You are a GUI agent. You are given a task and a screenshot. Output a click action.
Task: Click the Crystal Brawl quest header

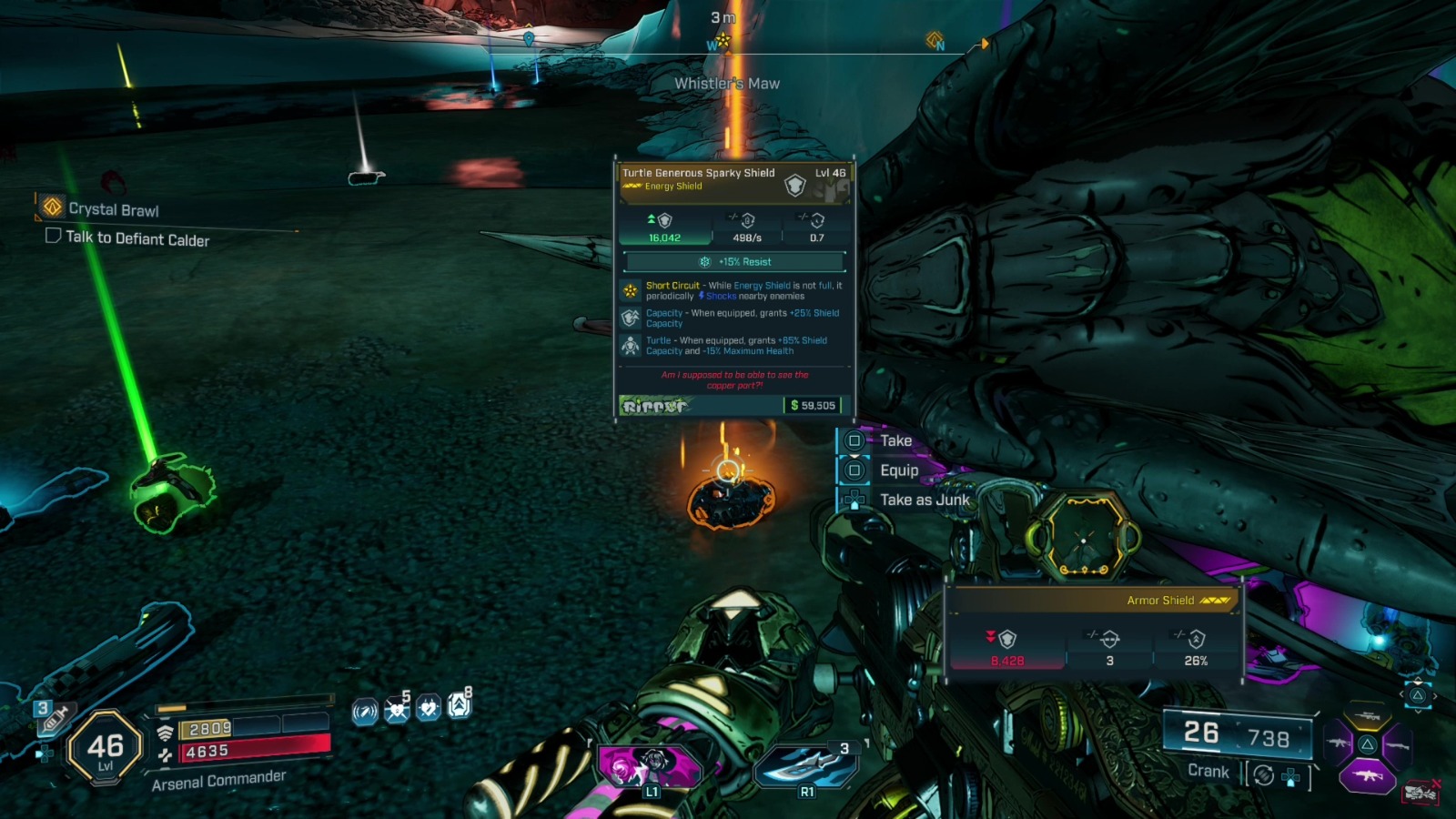pyautogui.click(x=112, y=208)
